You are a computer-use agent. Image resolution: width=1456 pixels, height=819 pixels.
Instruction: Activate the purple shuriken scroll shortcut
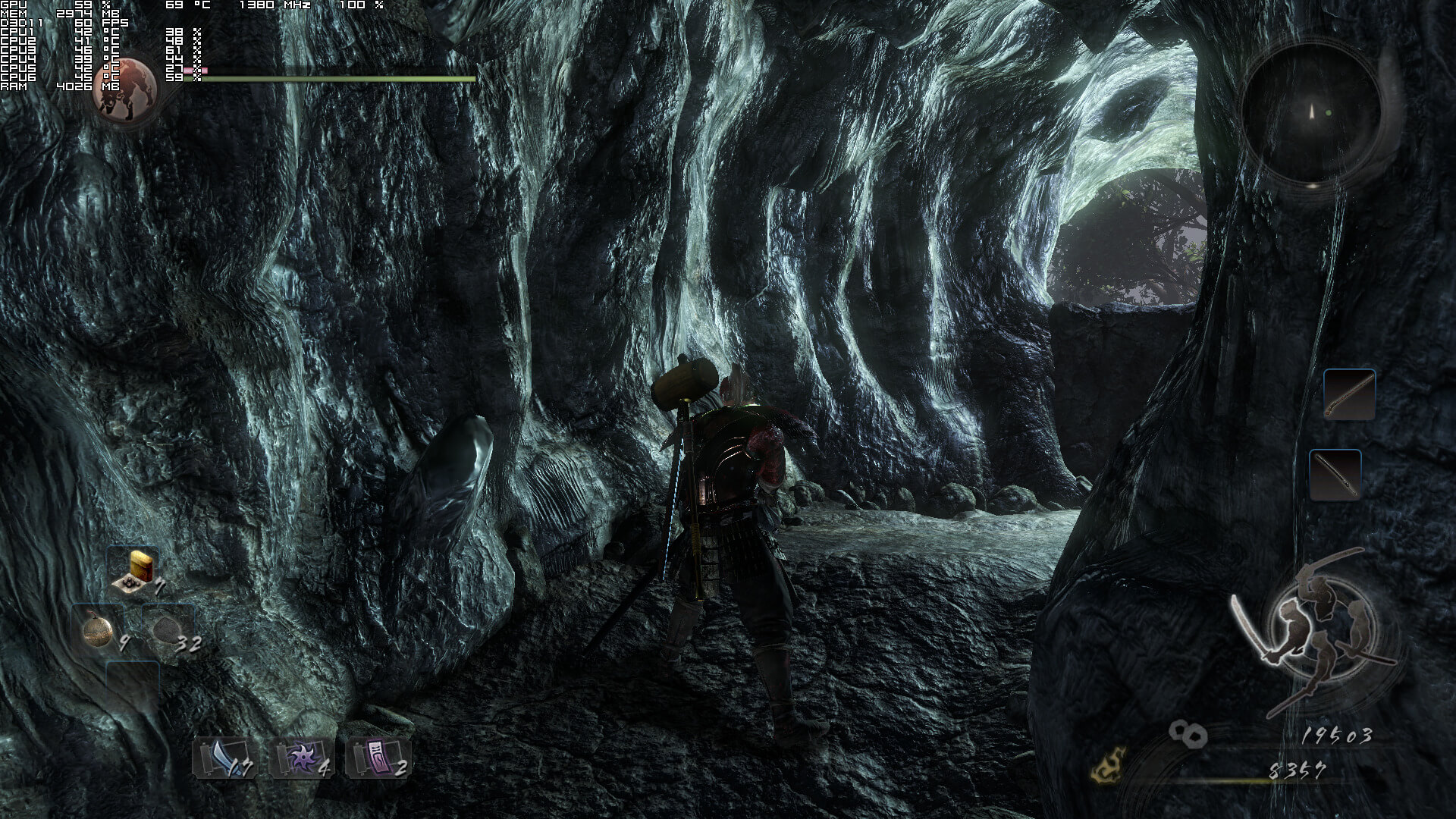point(301,758)
